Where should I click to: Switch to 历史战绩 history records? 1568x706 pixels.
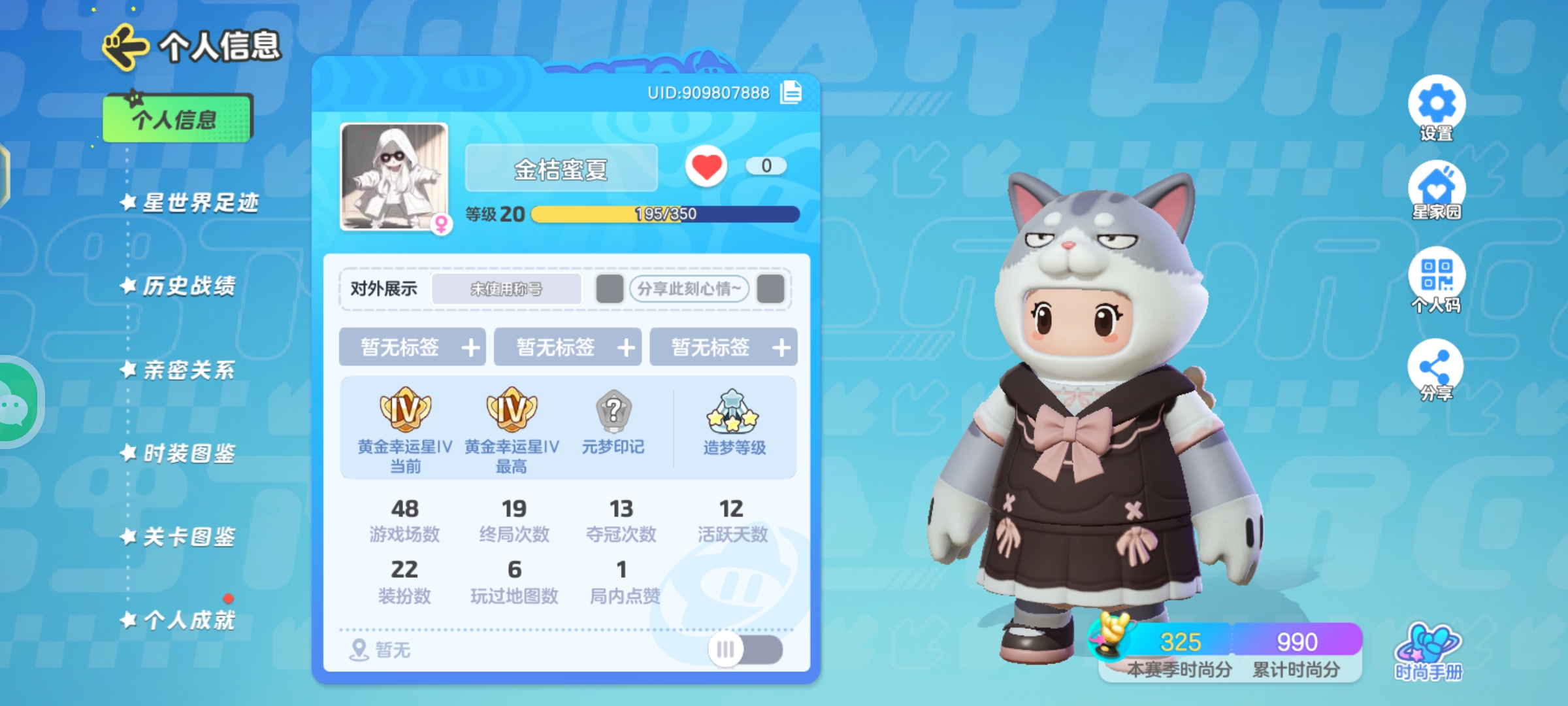(185, 286)
